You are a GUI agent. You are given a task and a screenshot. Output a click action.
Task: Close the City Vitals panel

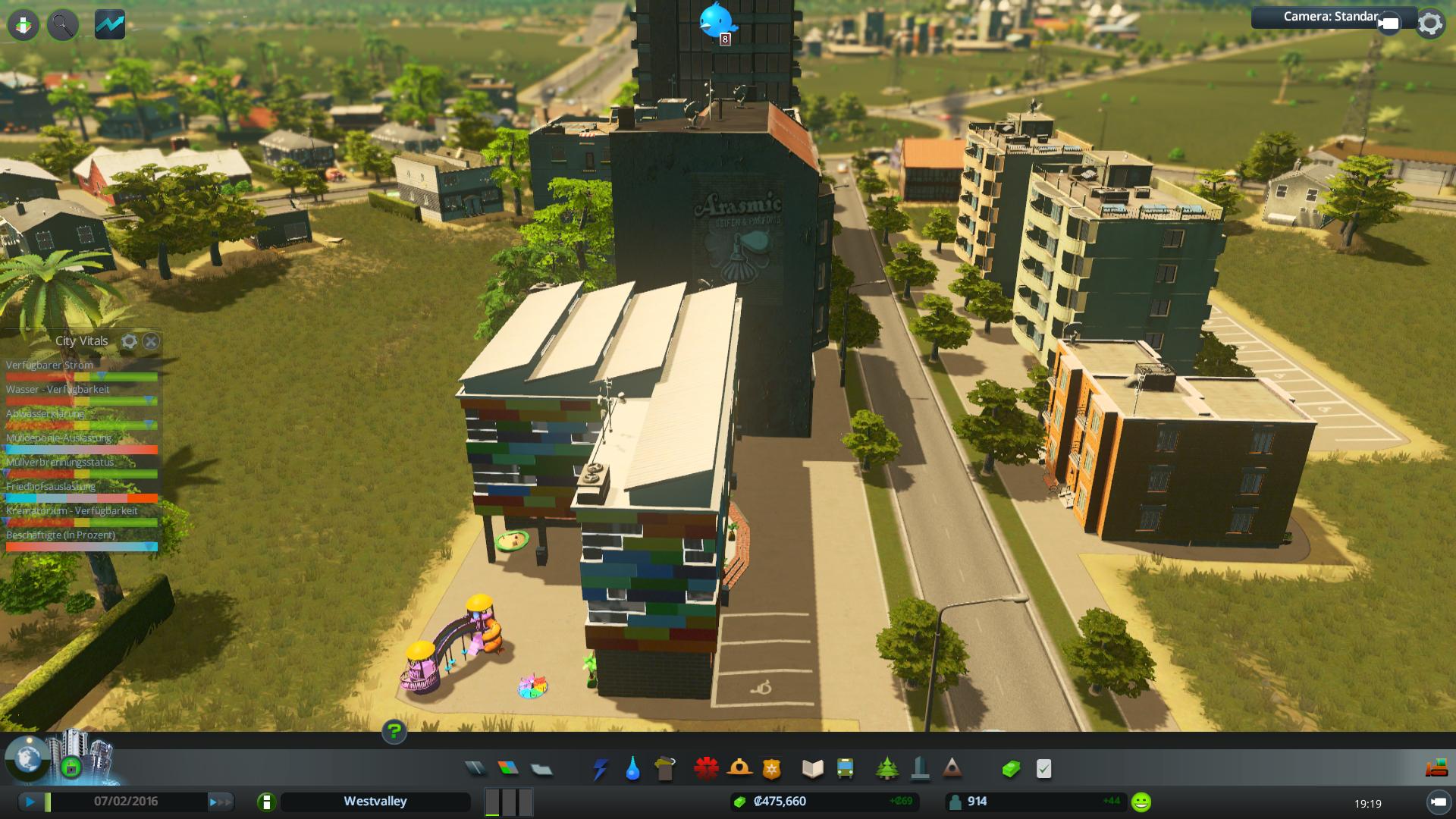[x=151, y=341]
